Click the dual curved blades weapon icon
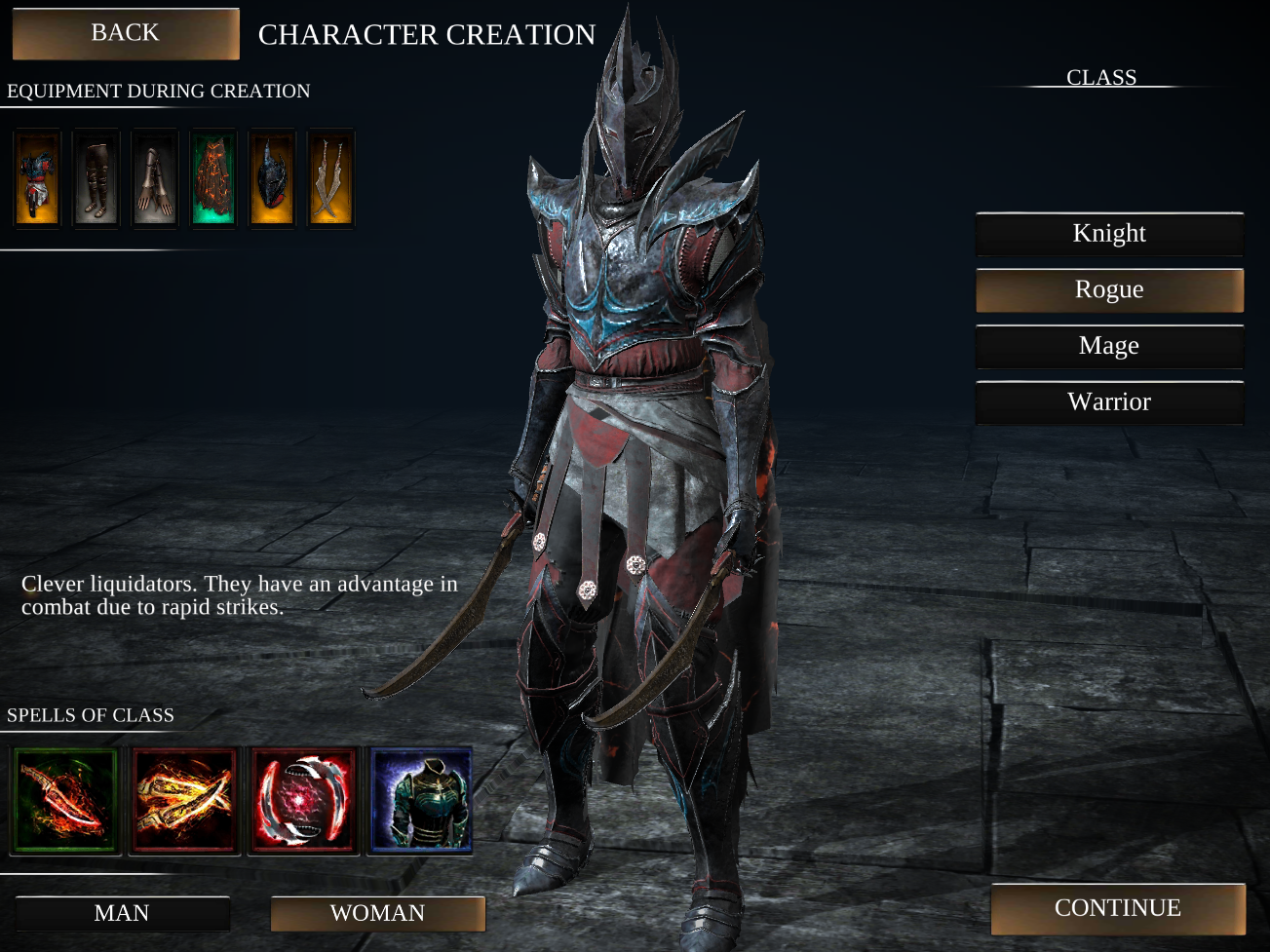 329,177
